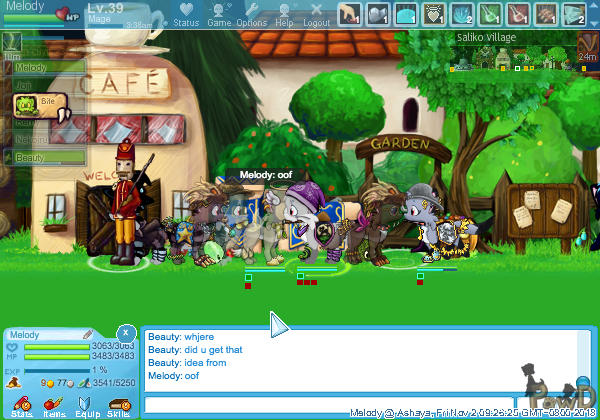Close the chat panel with the X button

point(125,331)
